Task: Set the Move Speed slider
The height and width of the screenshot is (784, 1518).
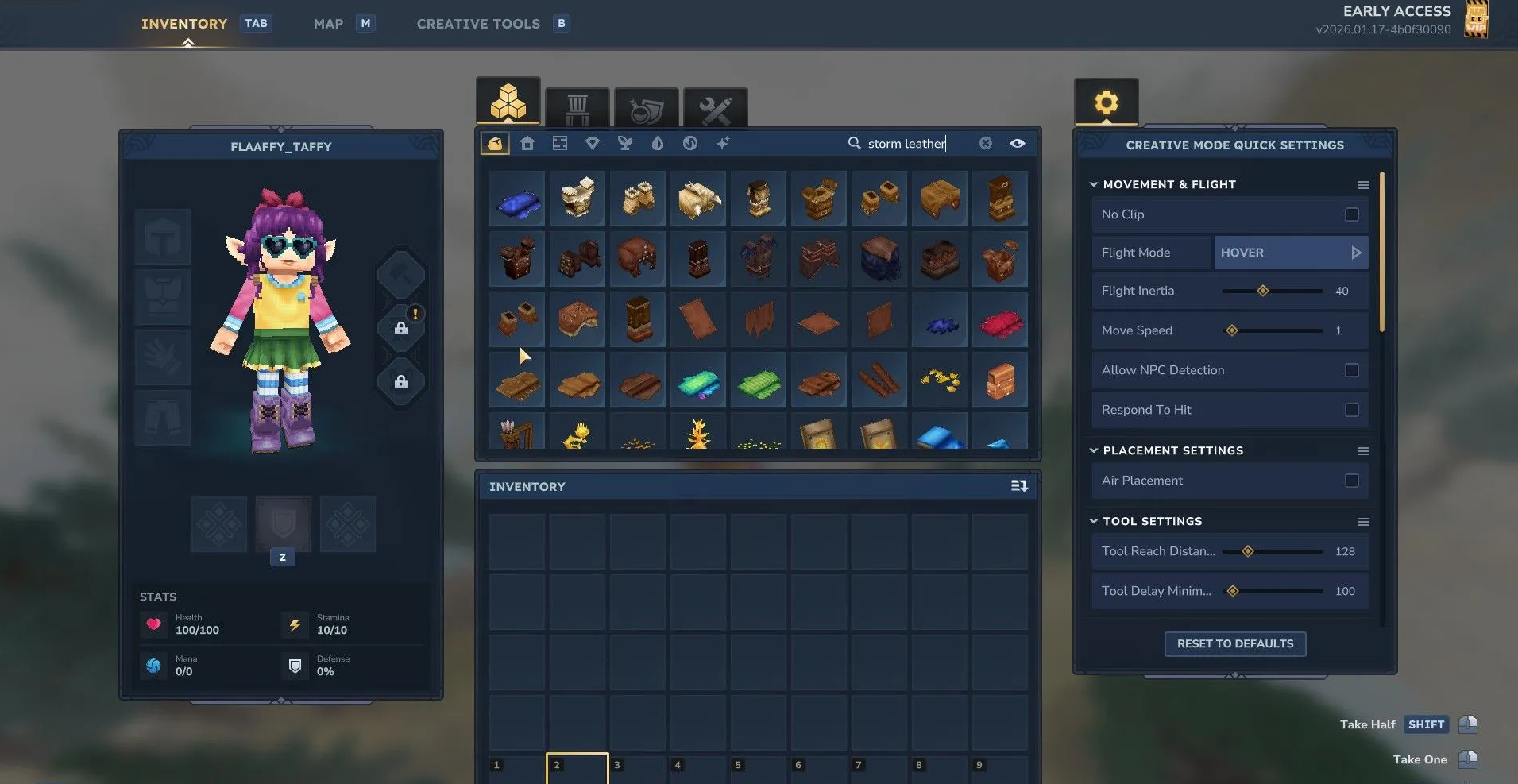Action: [x=1232, y=330]
